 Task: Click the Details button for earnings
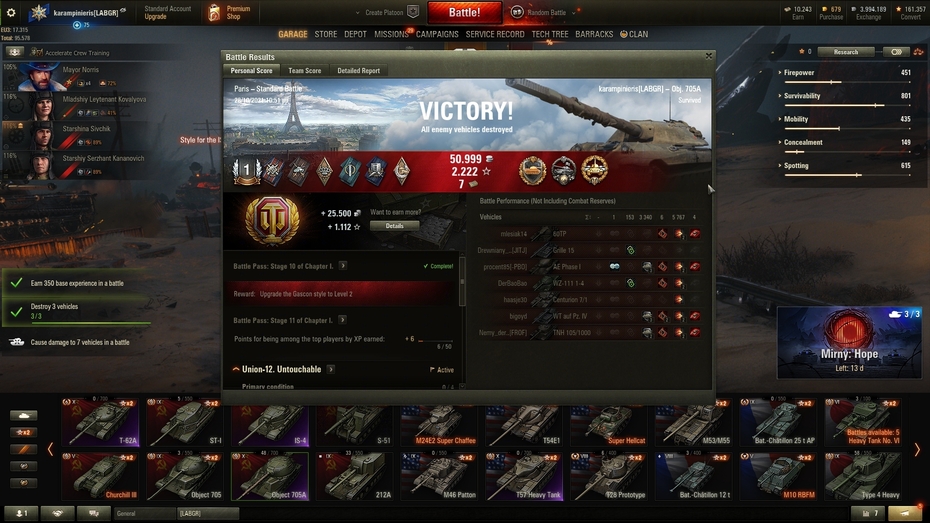394,226
